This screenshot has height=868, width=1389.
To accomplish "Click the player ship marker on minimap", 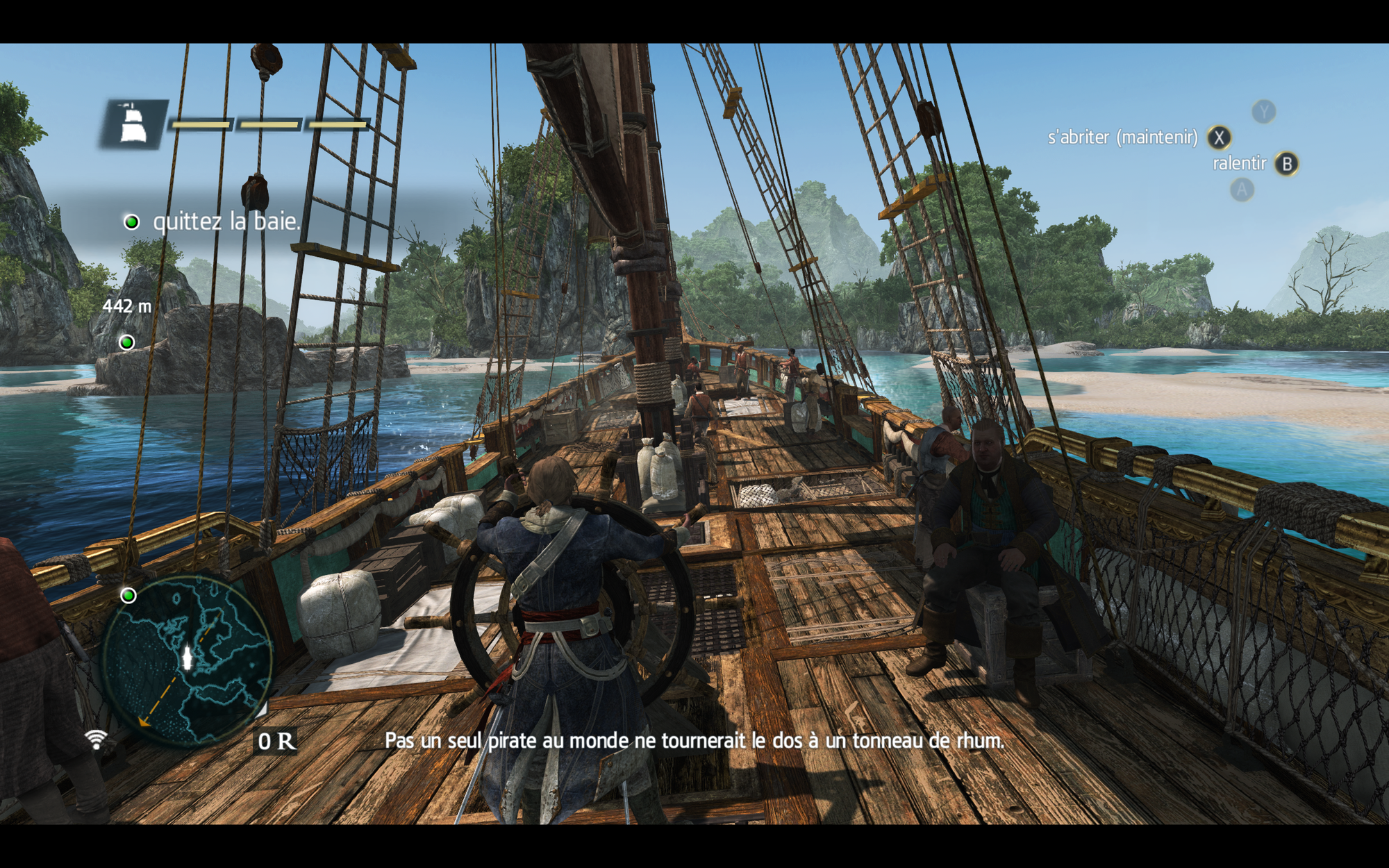I will pos(187,658).
